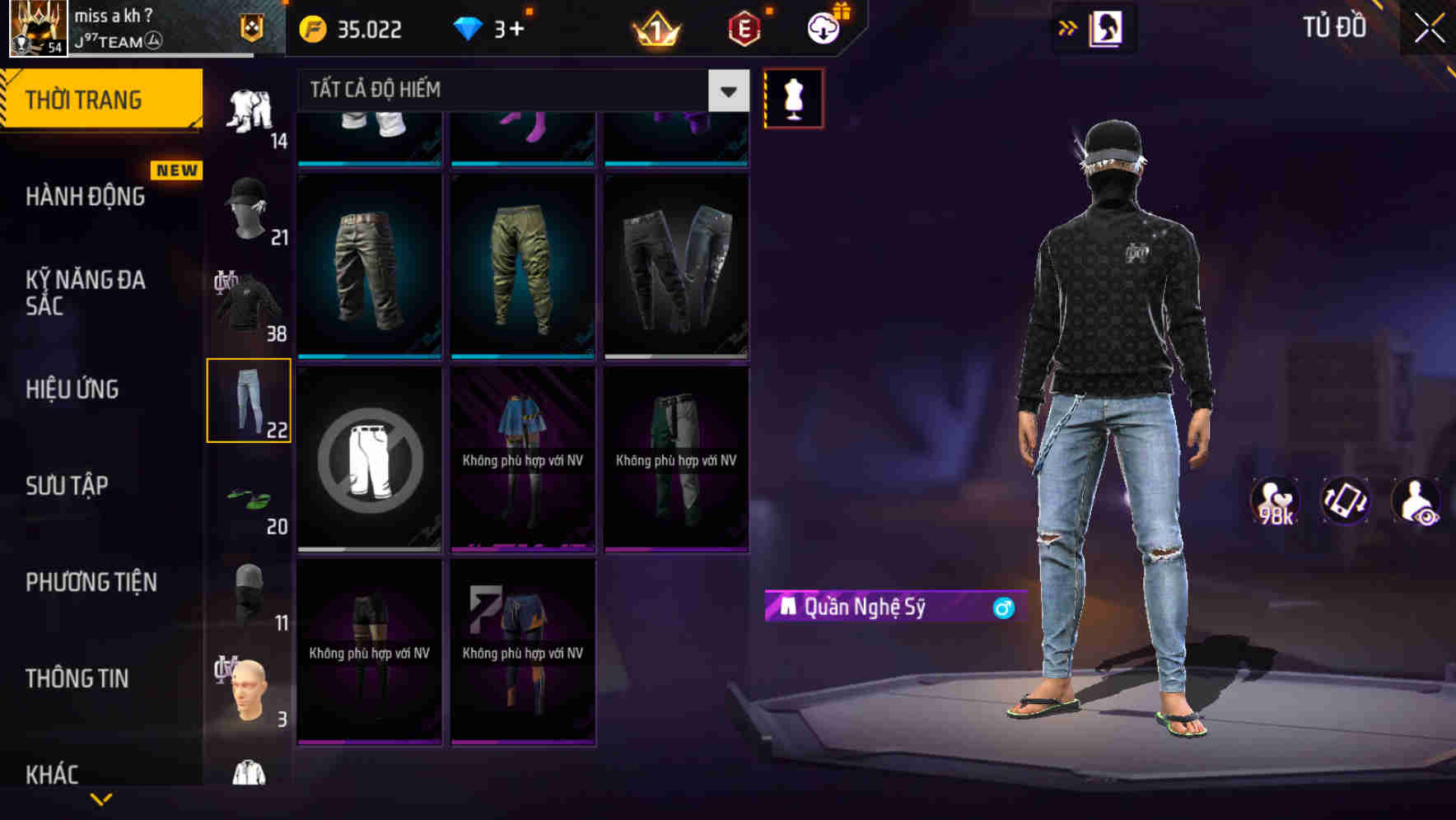Open the SƯU TẬP menu section
The height and width of the screenshot is (820, 1456).
(x=69, y=486)
